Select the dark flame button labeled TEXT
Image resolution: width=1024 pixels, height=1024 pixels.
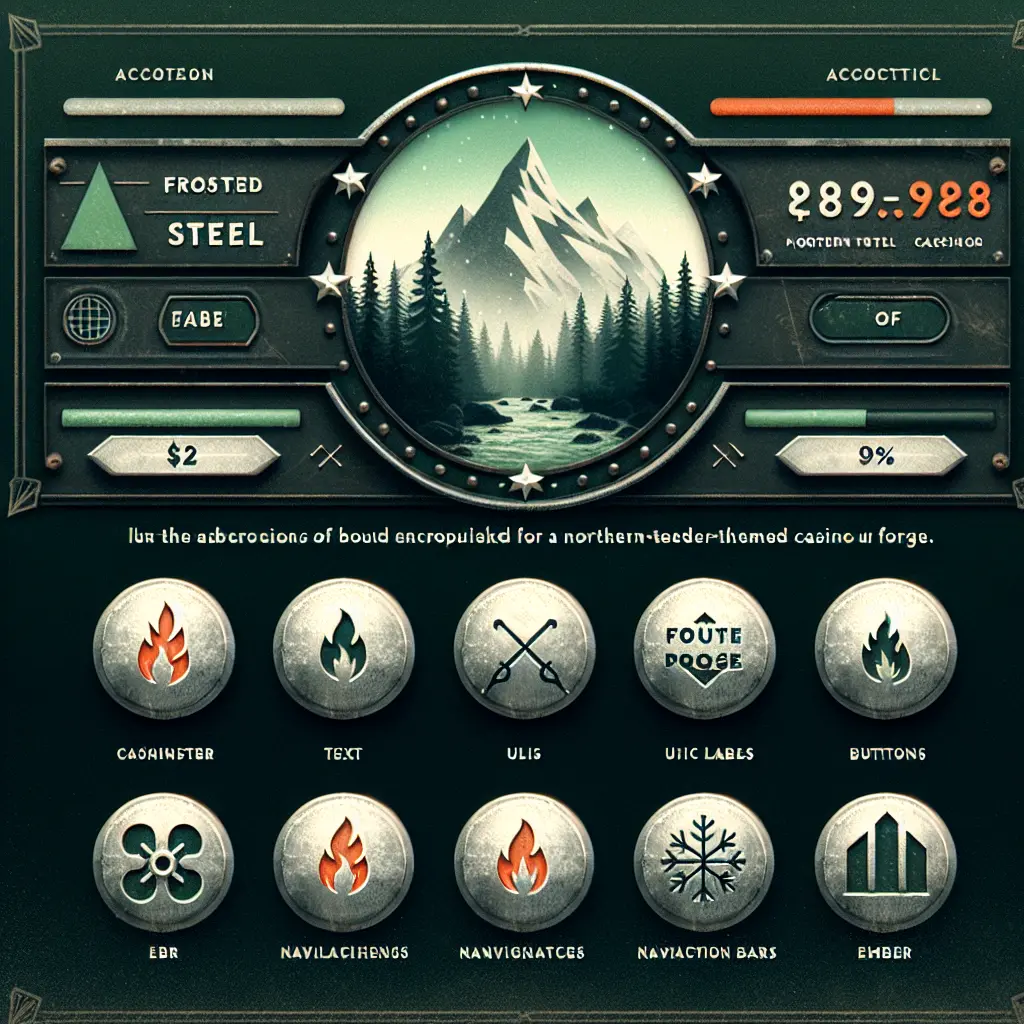[x=344, y=649]
